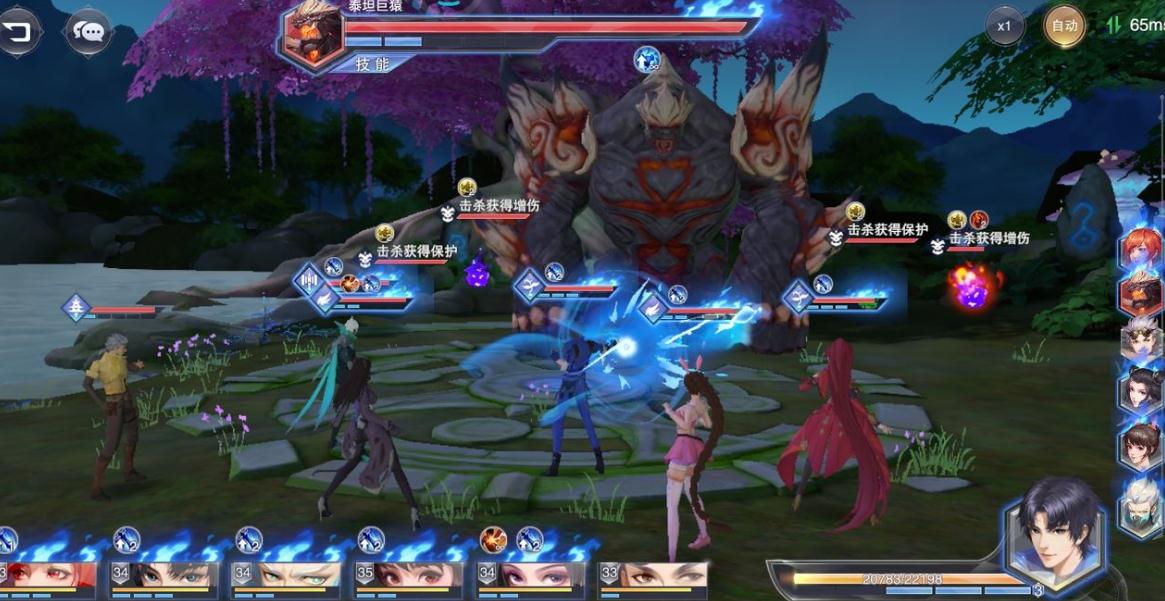Tap the back arrow button

pos(18,32)
